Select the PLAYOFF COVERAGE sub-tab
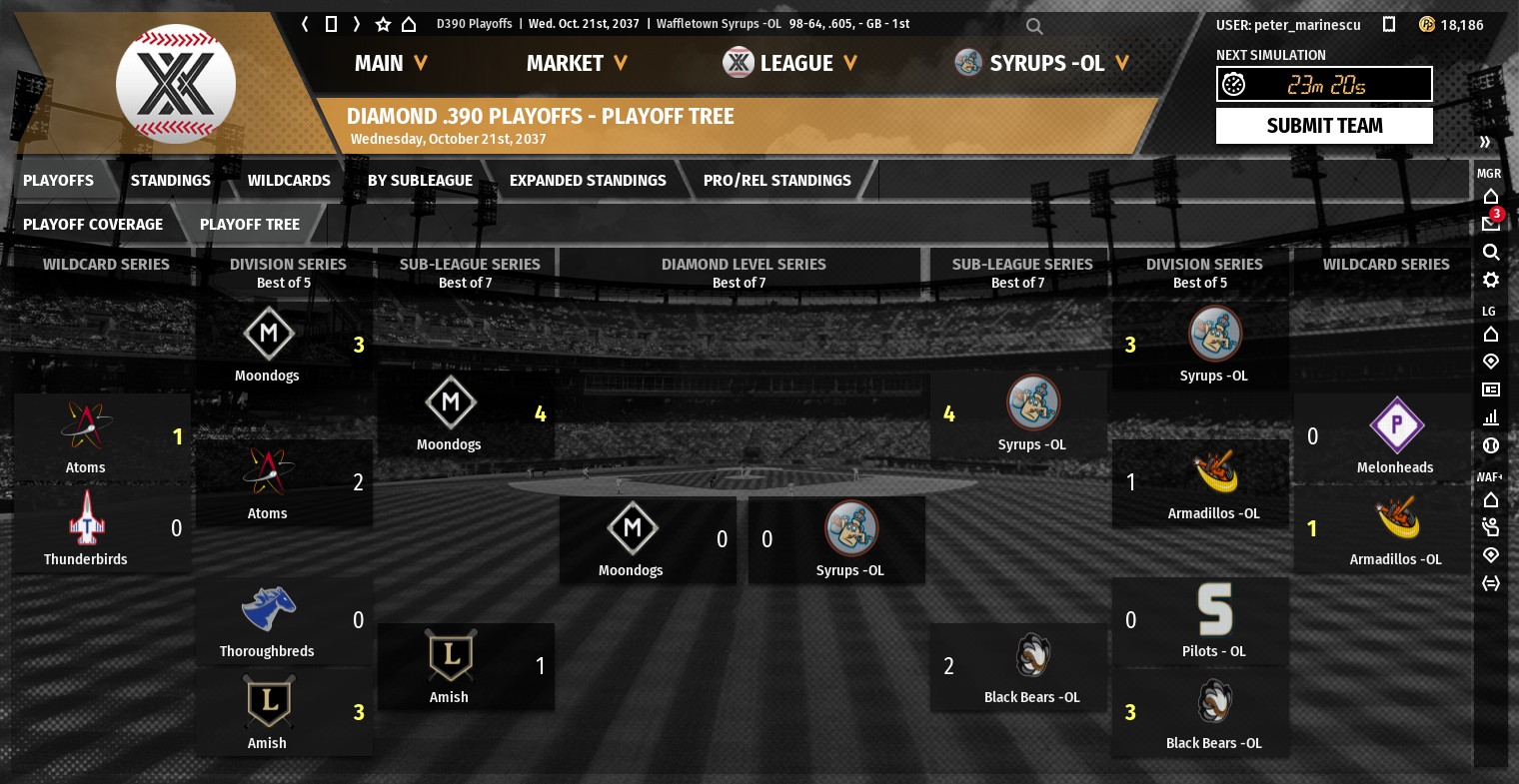This screenshot has width=1519, height=784. point(93,225)
